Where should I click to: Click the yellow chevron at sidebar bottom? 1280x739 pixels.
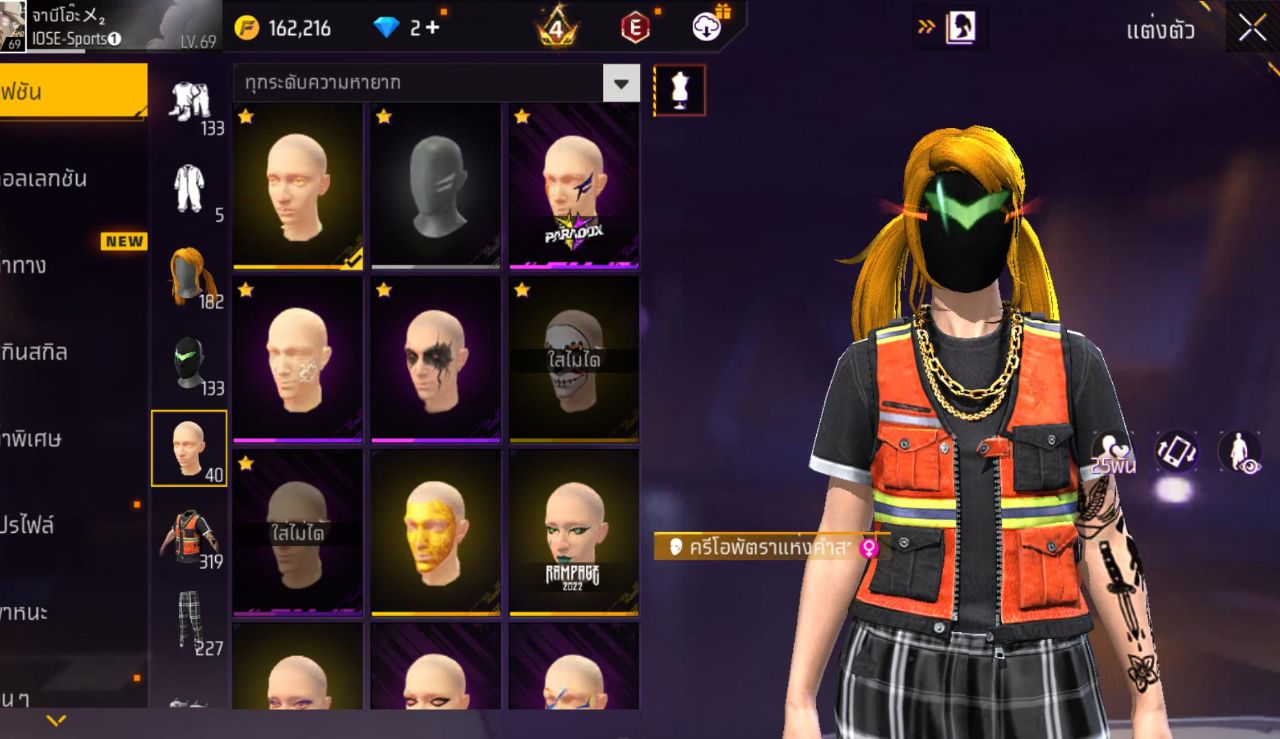pyautogui.click(x=57, y=718)
